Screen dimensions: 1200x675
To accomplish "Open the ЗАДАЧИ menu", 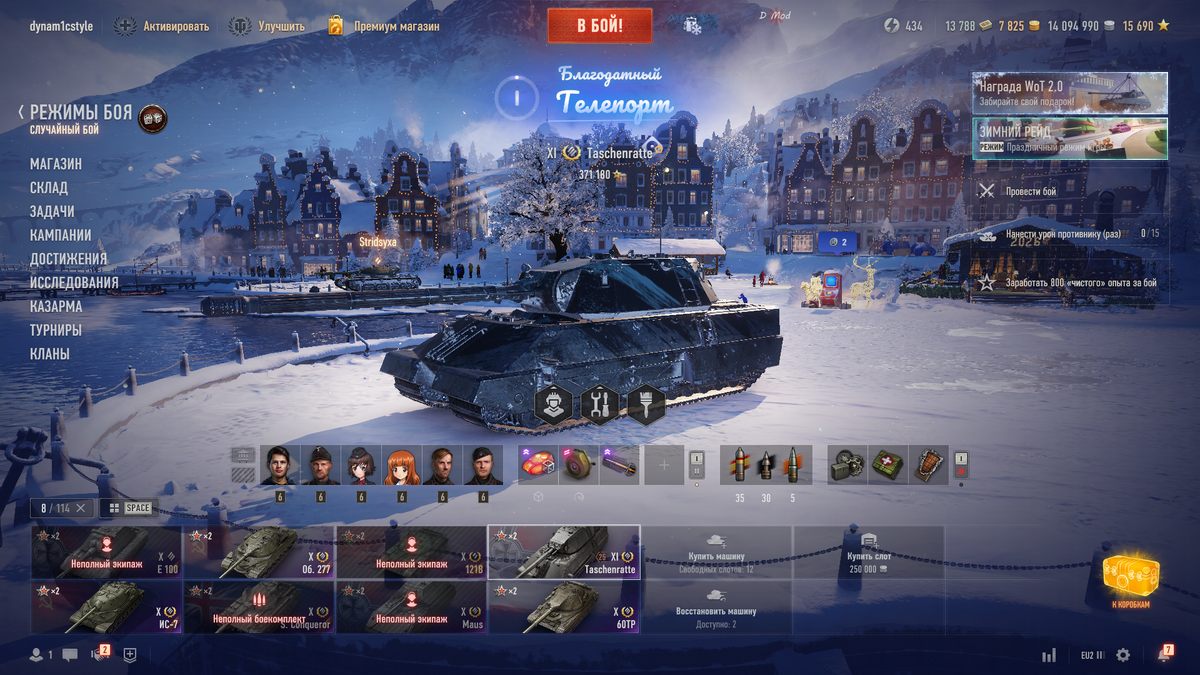I will pos(52,212).
